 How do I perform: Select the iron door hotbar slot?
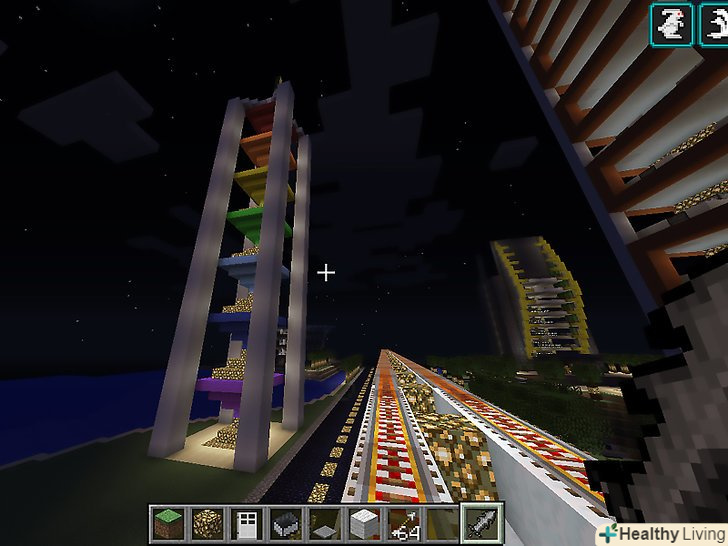[x=245, y=523]
